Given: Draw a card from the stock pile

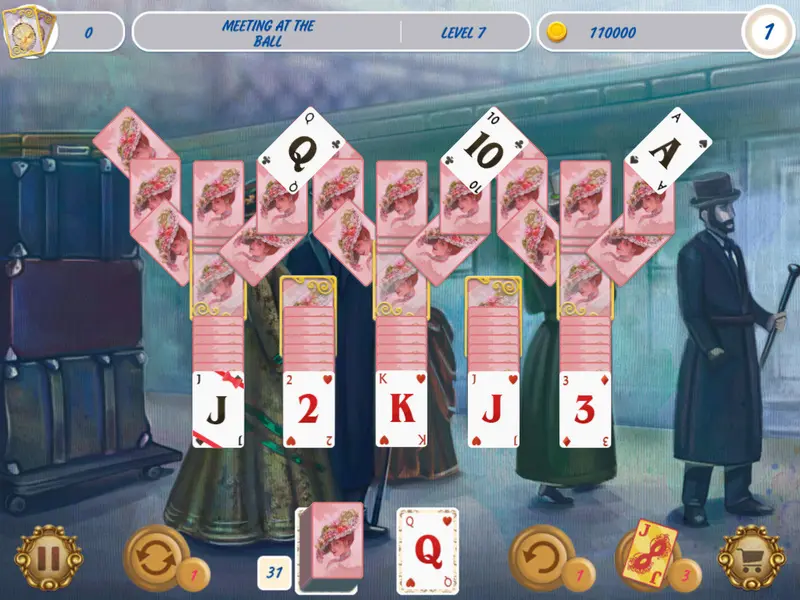Looking at the screenshot, I should click(x=329, y=542).
